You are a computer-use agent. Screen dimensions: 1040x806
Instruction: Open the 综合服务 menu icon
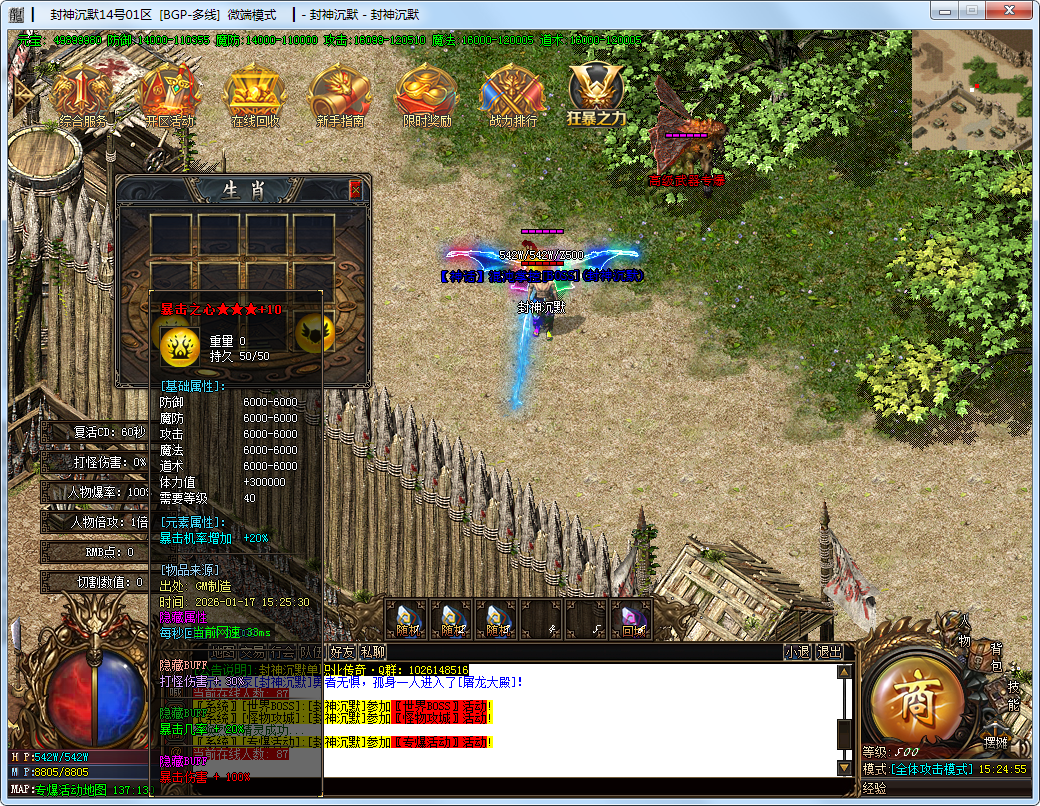[x=84, y=96]
